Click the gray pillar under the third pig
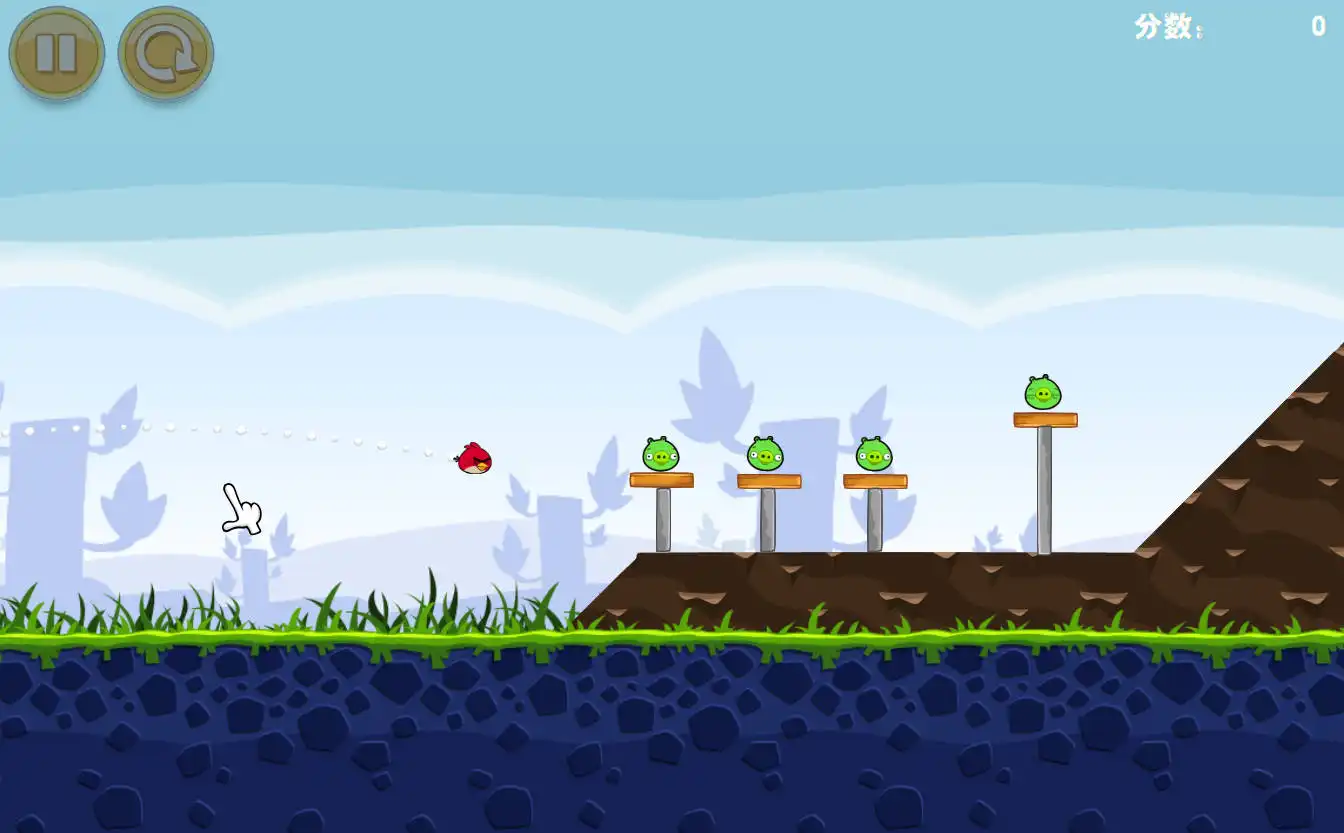The image size is (1344, 833). [x=874, y=520]
